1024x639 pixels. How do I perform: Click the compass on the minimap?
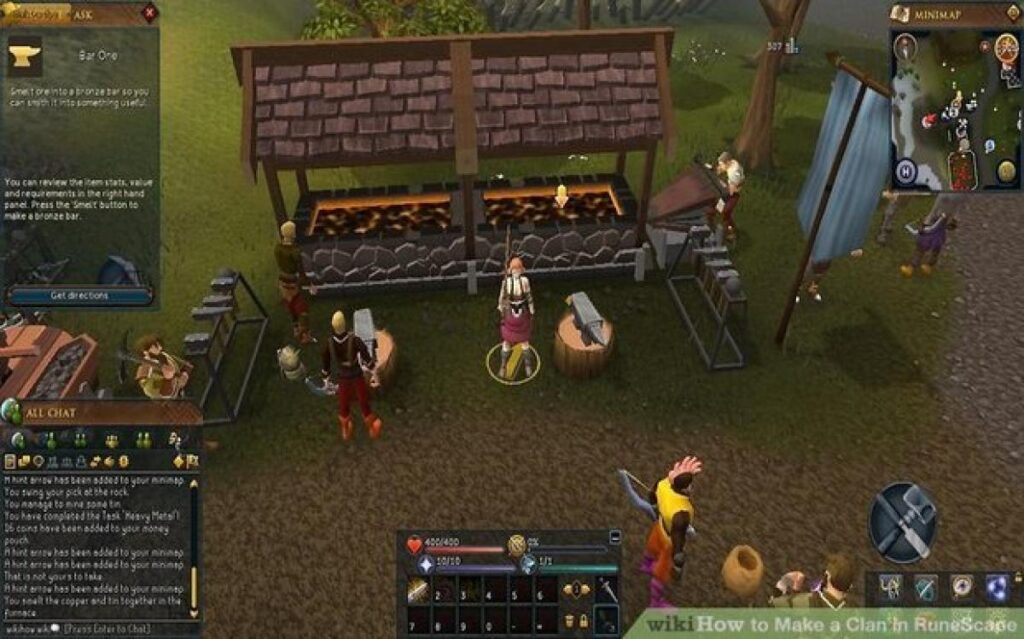[x=906, y=45]
